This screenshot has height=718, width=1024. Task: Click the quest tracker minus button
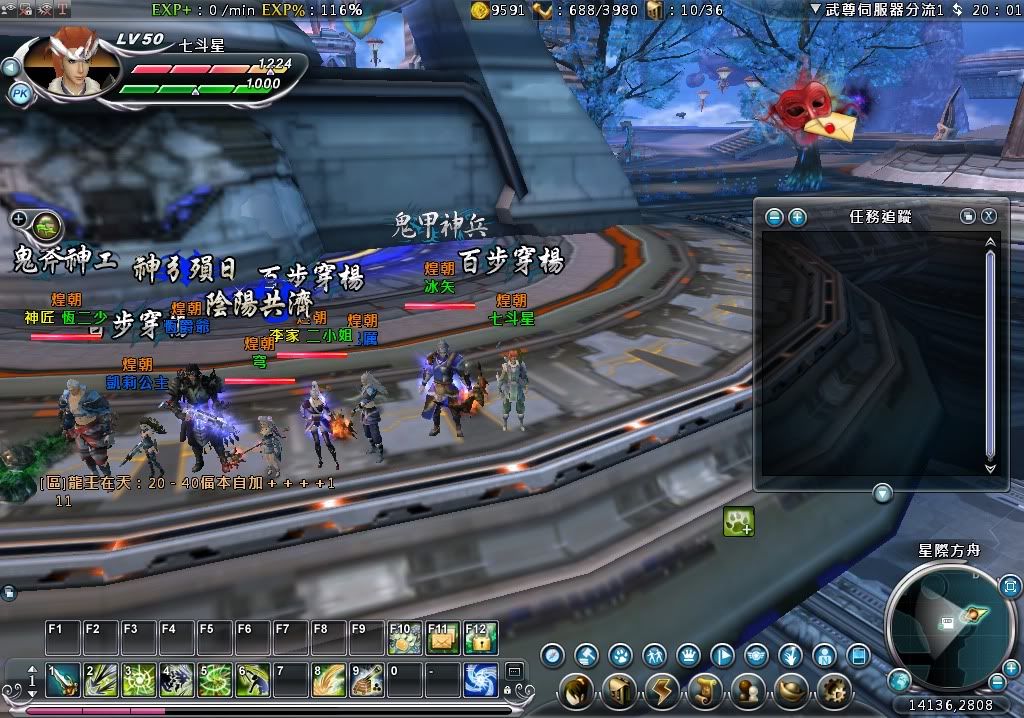point(774,216)
